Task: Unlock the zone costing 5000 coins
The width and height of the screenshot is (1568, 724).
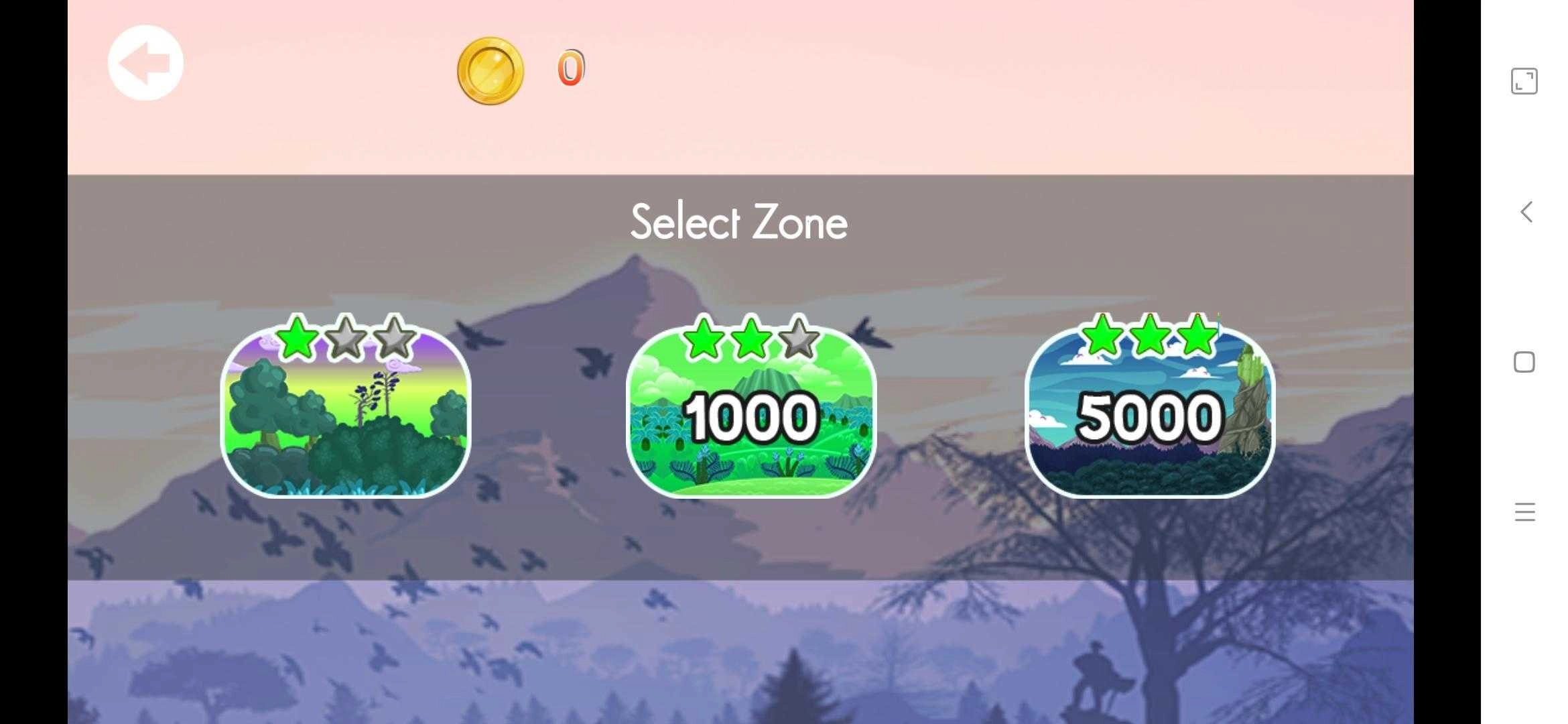Action: [x=1147, y=422]
